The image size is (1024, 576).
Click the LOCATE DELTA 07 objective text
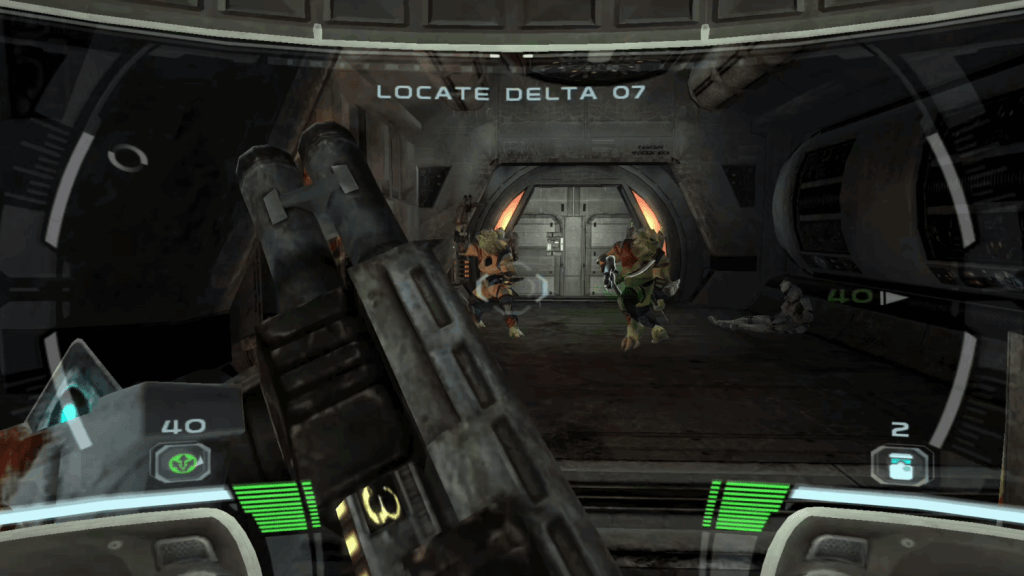pyautogui.click(x=511, y=93)
